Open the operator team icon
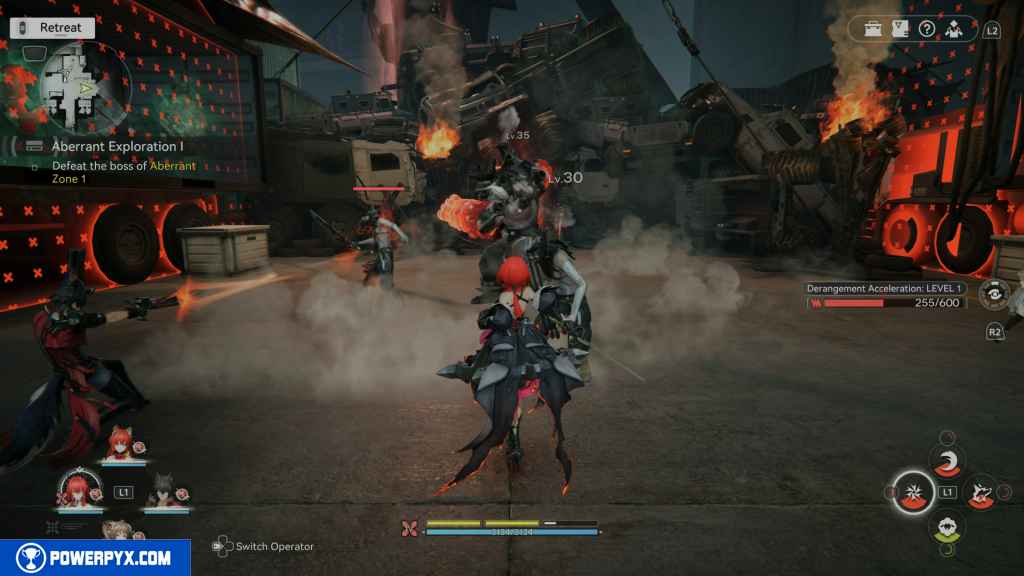 click(954, 29)
